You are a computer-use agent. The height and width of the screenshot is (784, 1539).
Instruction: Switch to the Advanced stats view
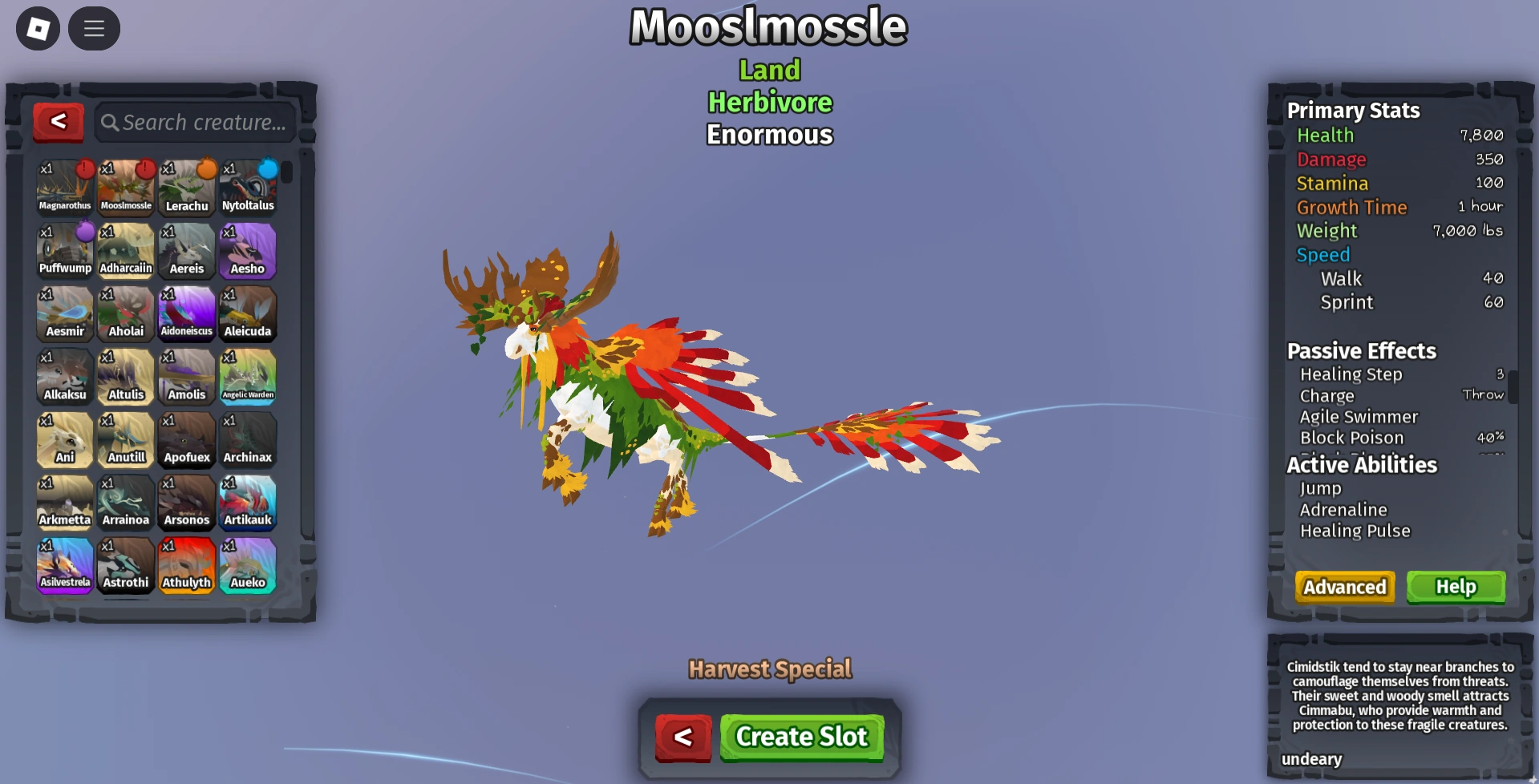point(1344,586)
